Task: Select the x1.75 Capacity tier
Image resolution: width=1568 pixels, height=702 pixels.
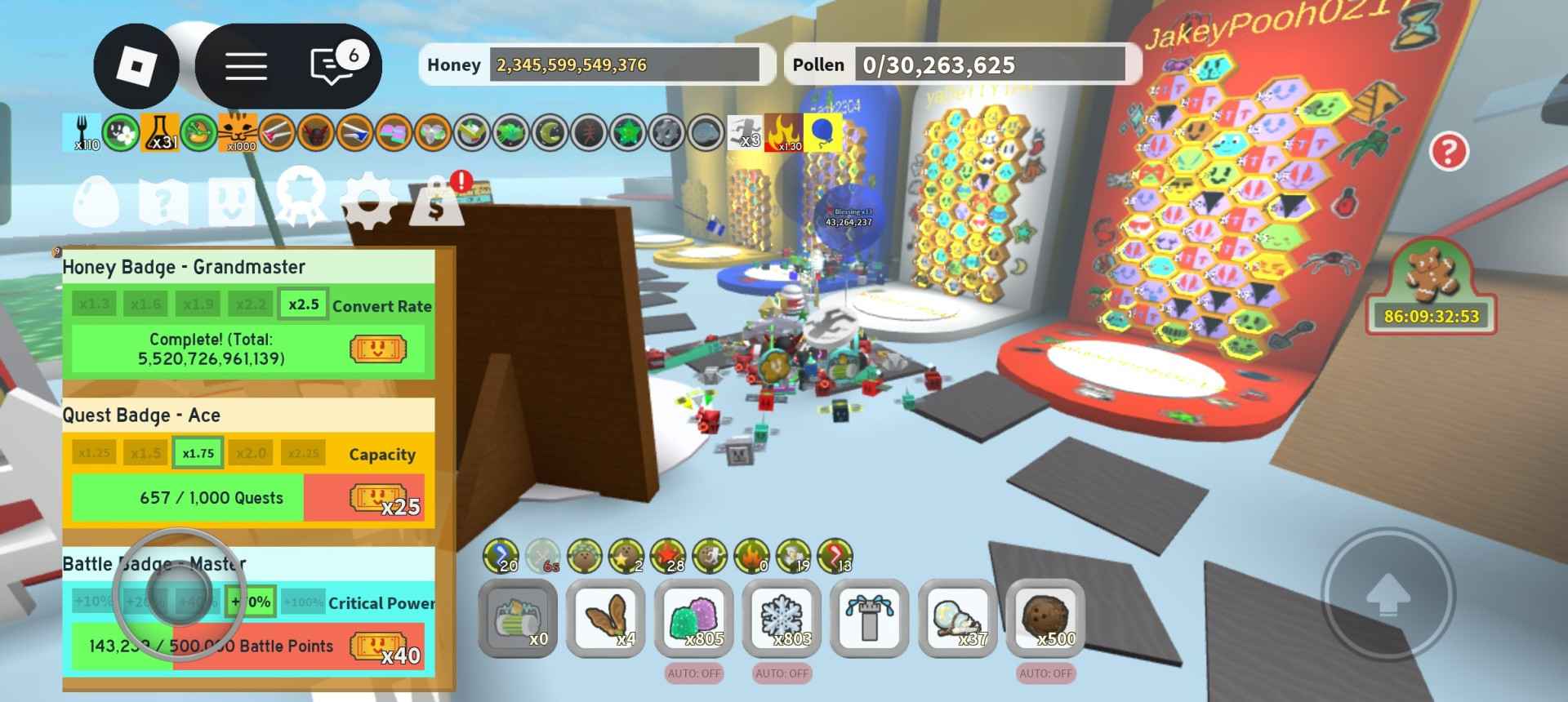Action: pos(197,452)
